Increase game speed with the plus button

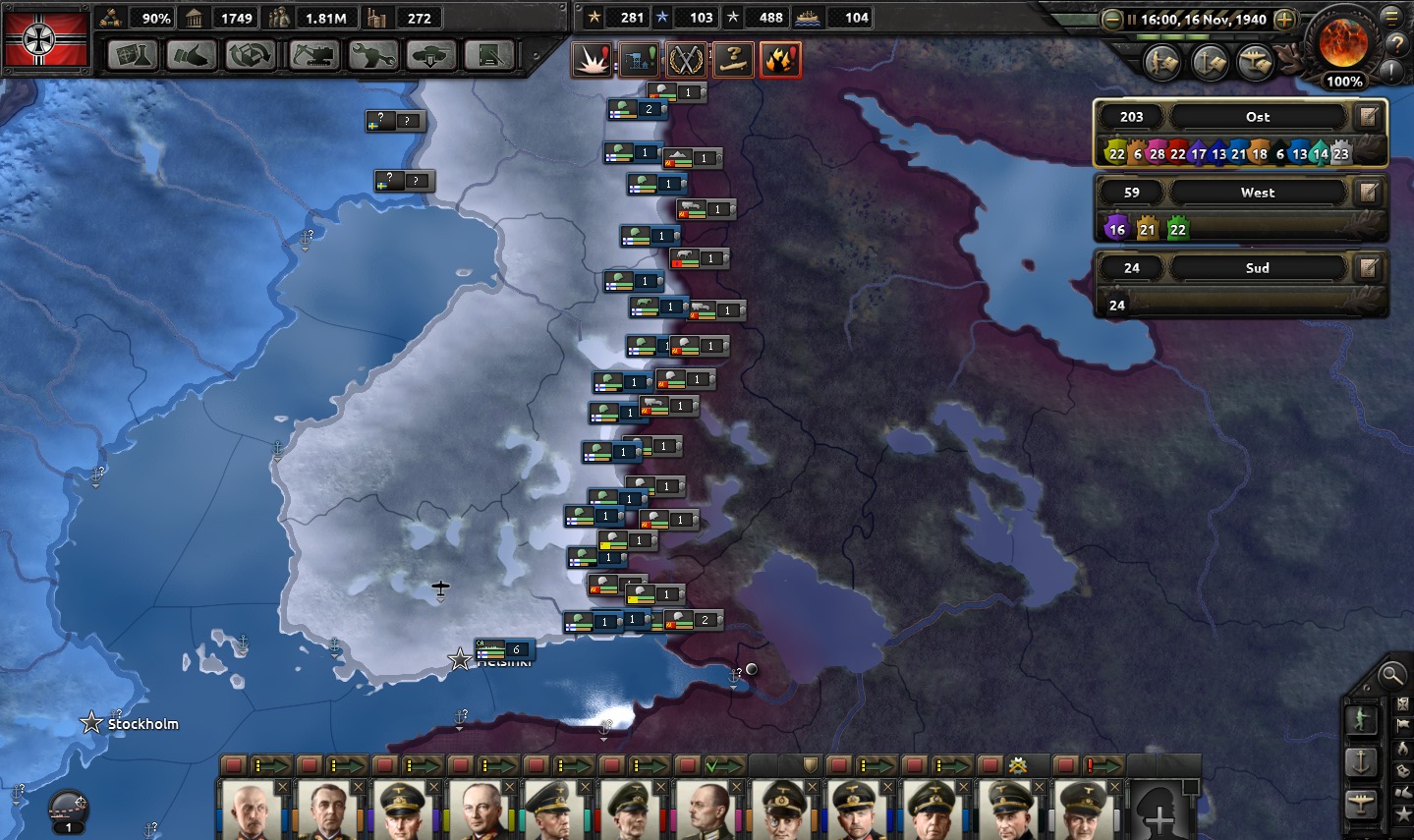[x=1284, y=19]
